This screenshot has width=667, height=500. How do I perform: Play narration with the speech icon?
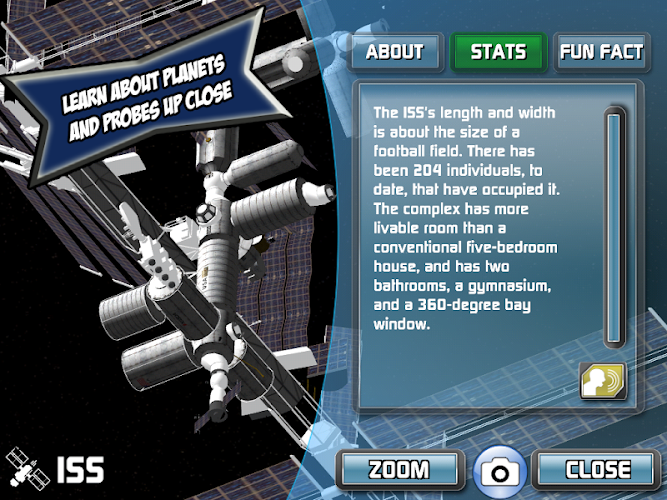pyautogui.click(x=603, y=379)
